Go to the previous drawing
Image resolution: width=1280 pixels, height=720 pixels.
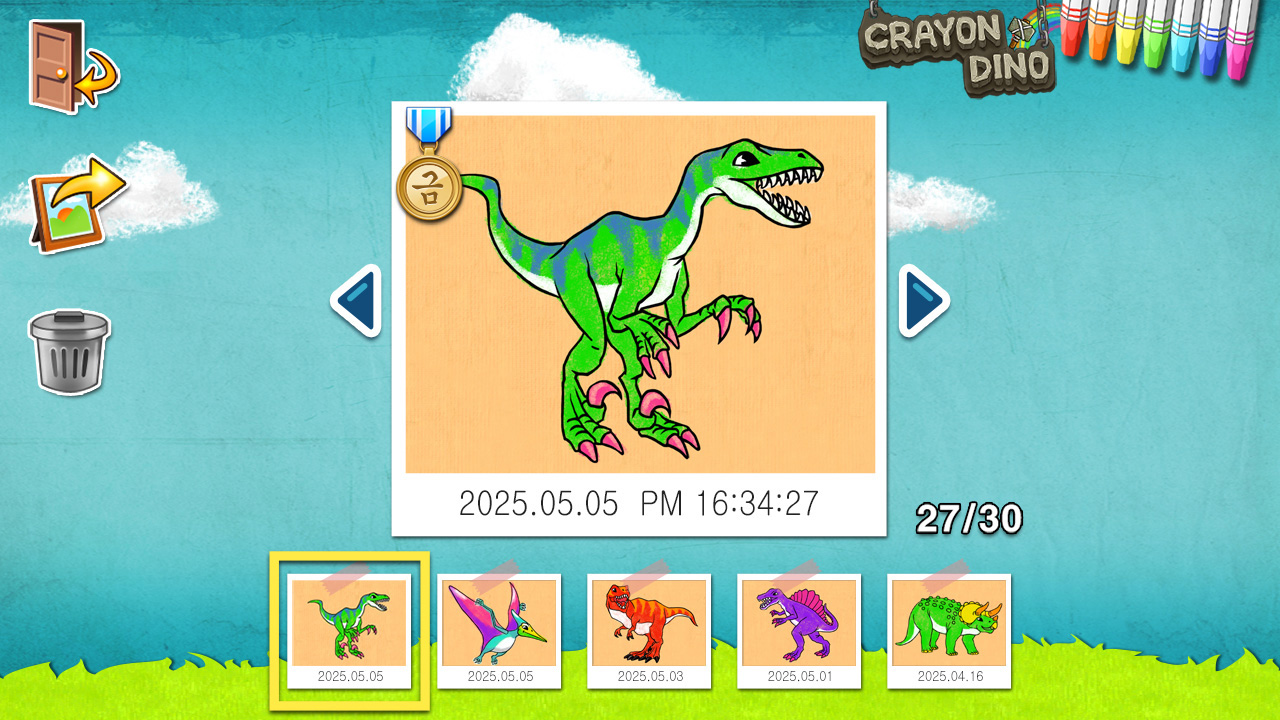click(x=355, y=297)
